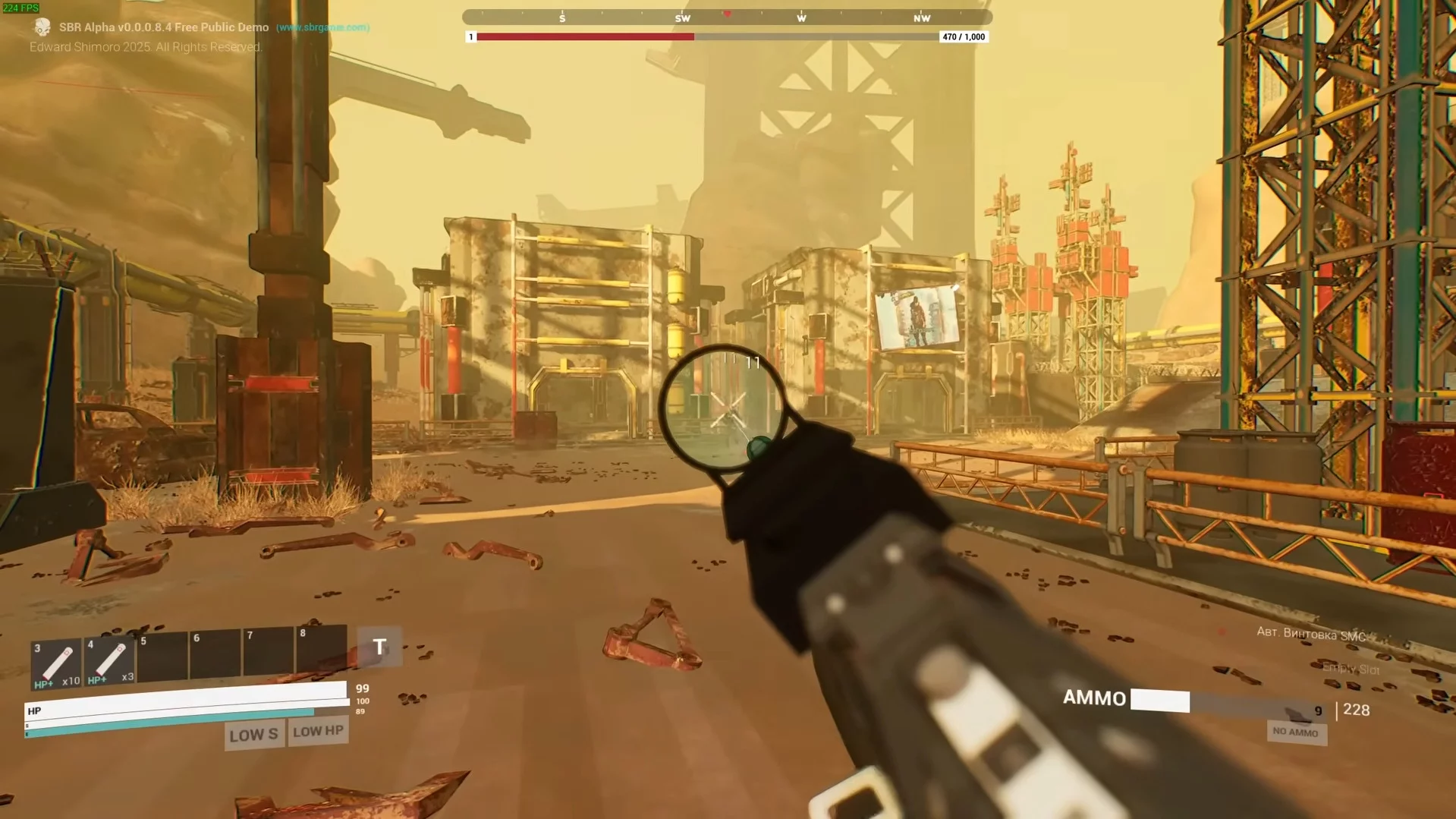Use the HP+ item with x3 count
Image resolution: width=1456 pixels, height=819 pixels.
click(x=109, y=661)
